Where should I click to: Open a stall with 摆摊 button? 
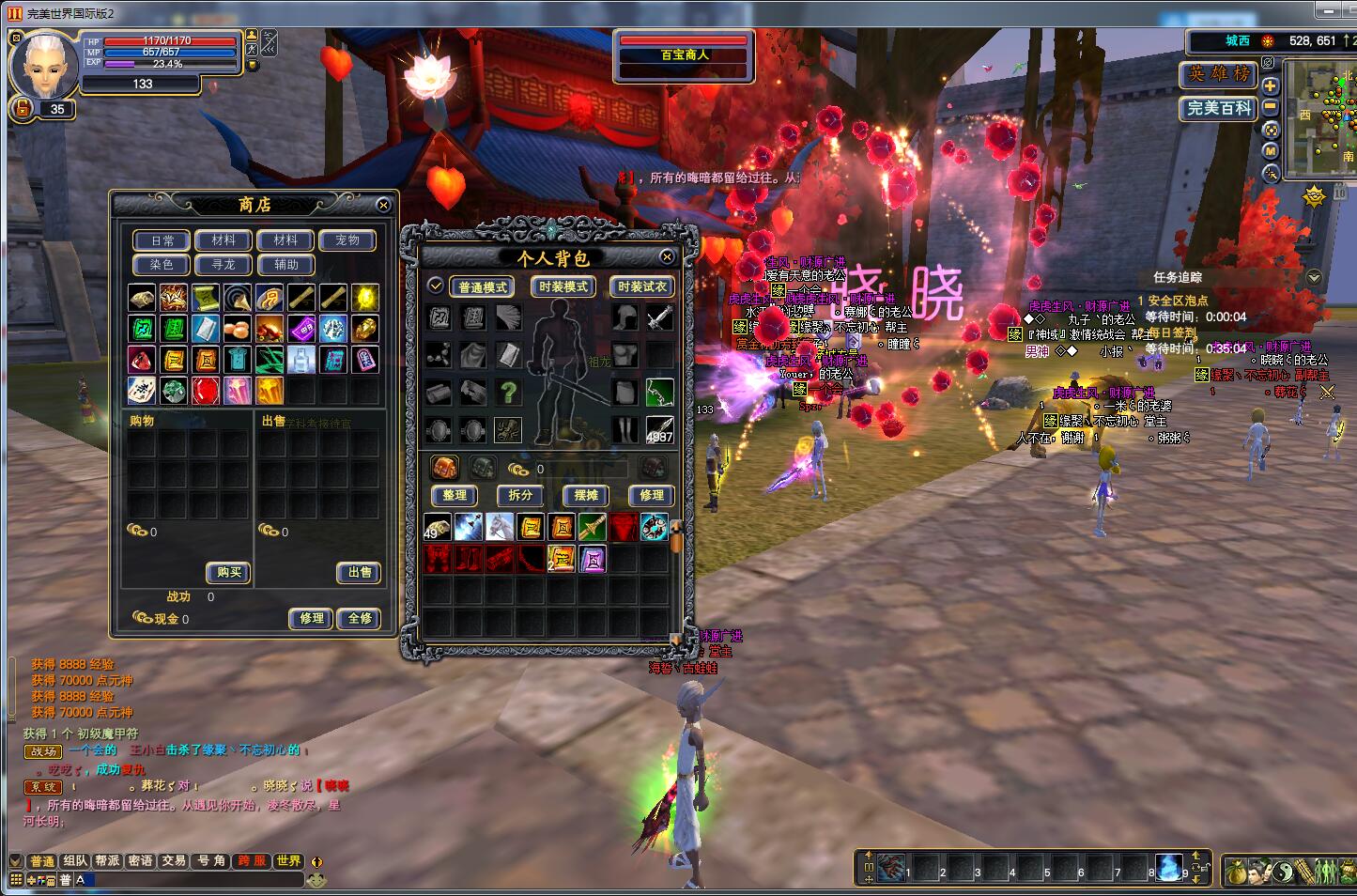click(586, 495)
